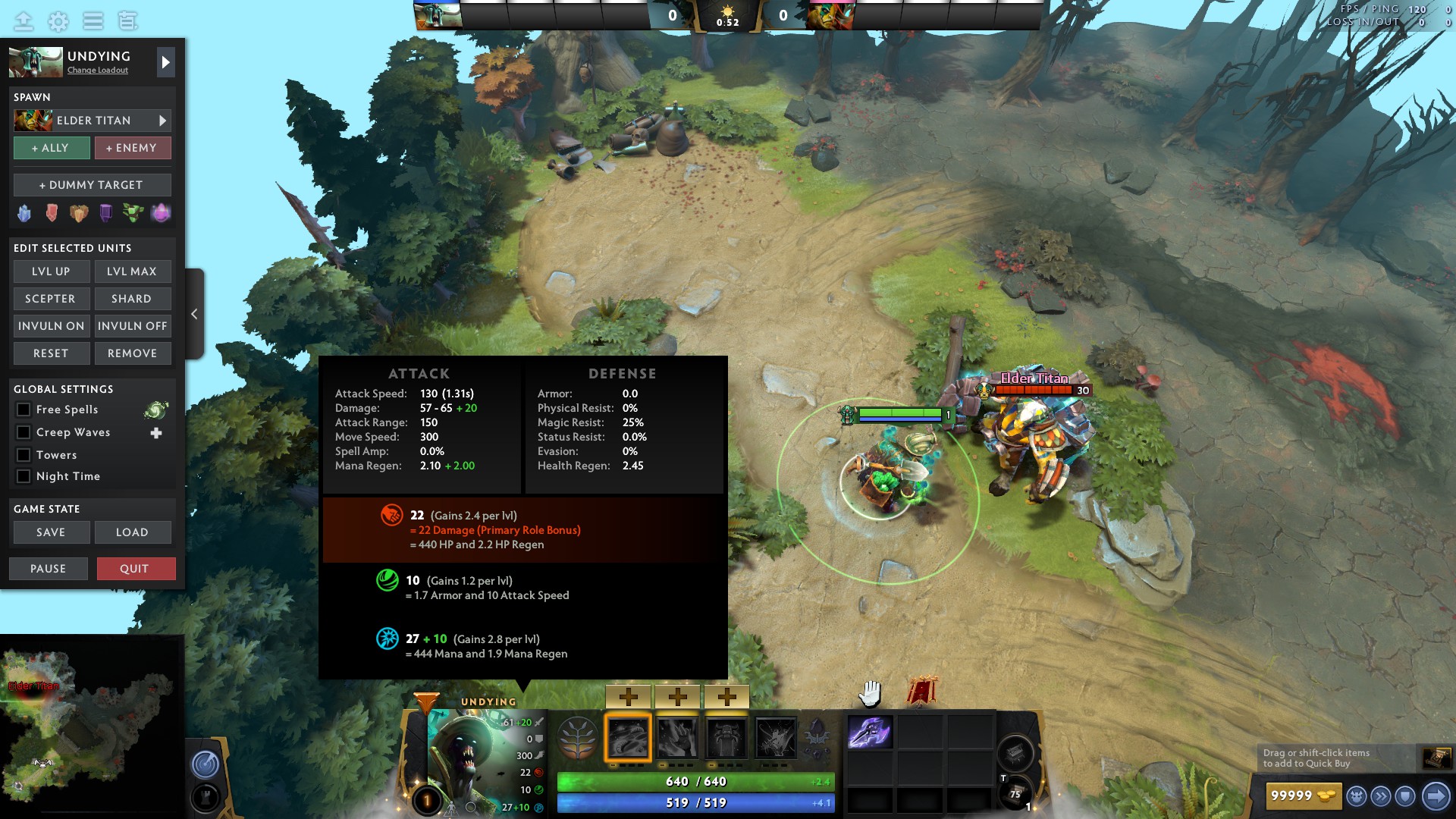Click the LVL MAX button
1456x819 pixels.
(133, 271)
